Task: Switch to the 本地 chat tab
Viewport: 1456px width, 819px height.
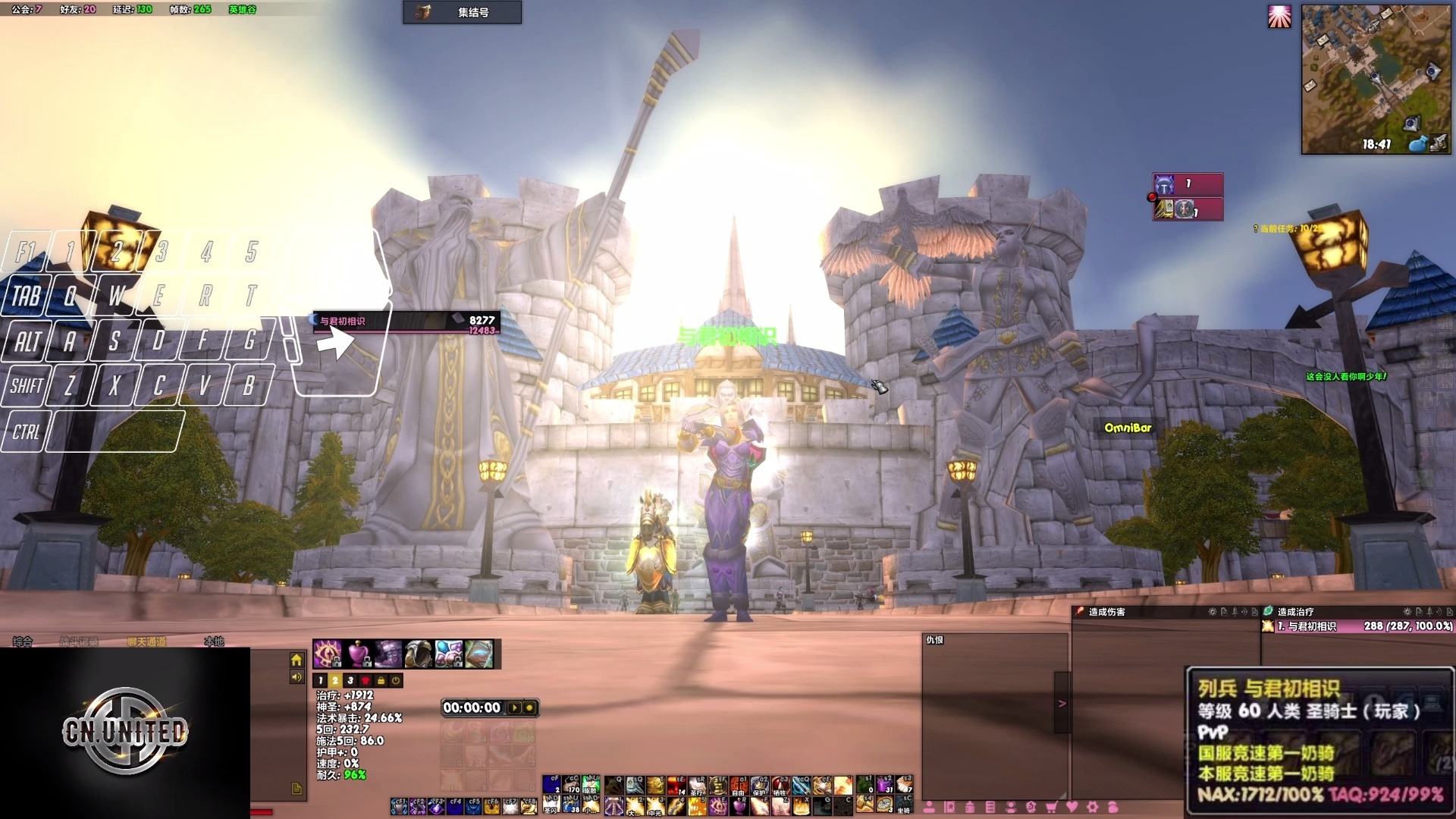Action: pyautogui.click(x=214, y=642)
